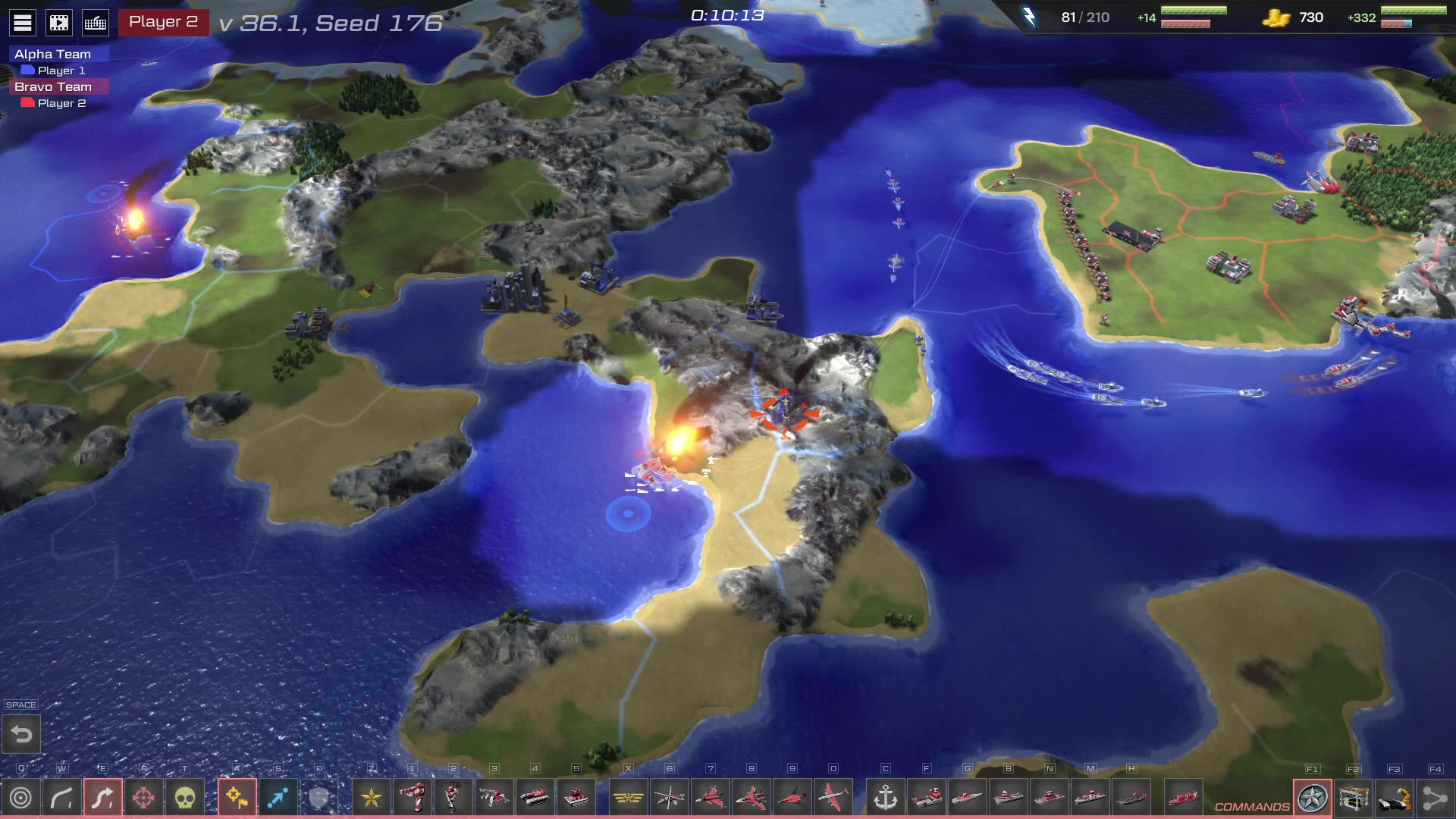The height and width of the screenshot is (819, 1456).
Task: Select Player 1 in Alpha Team list
Action: [x=61, y=71]
